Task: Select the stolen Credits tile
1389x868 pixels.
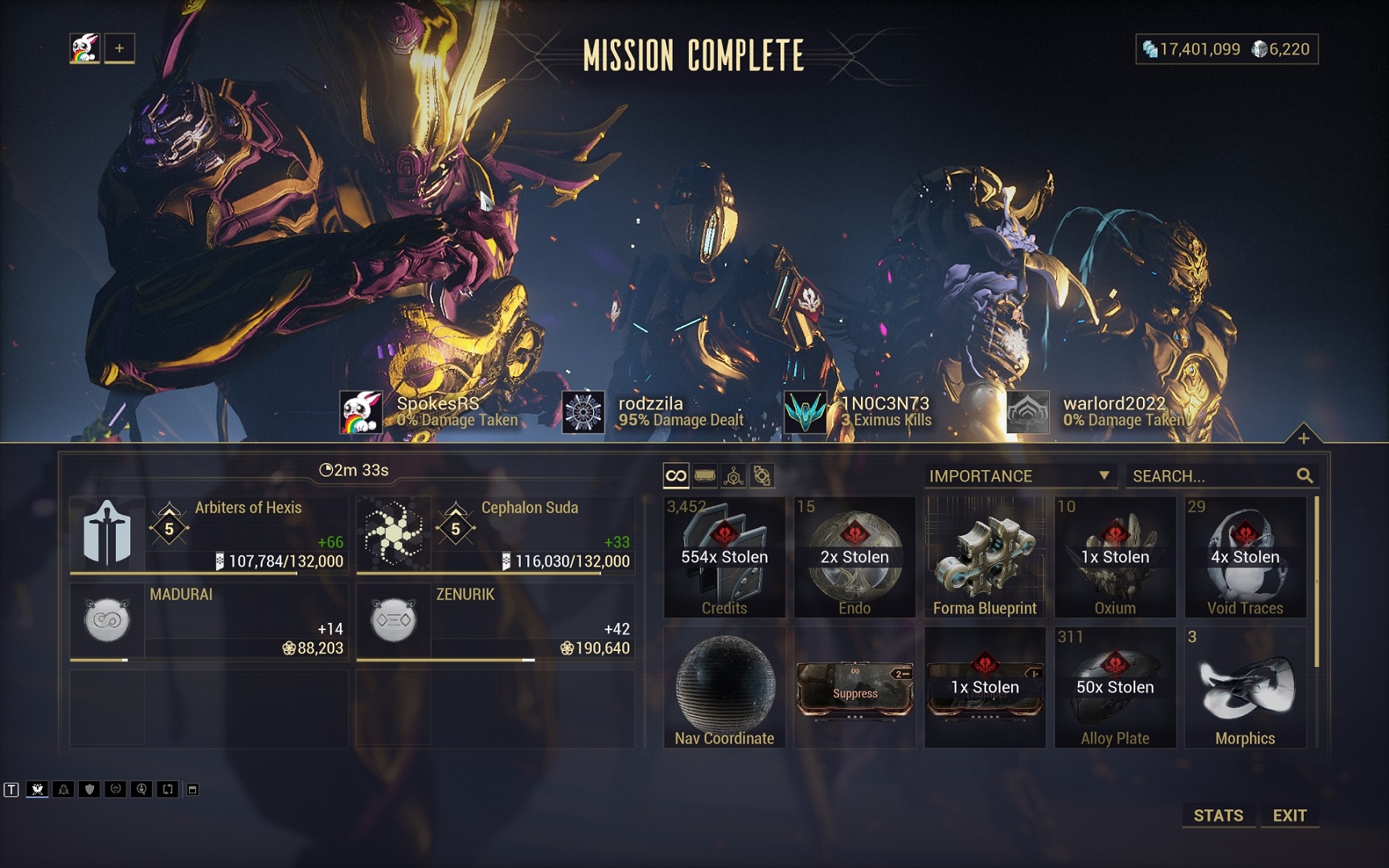Action: pyautogui.click(x=724, y=557)
